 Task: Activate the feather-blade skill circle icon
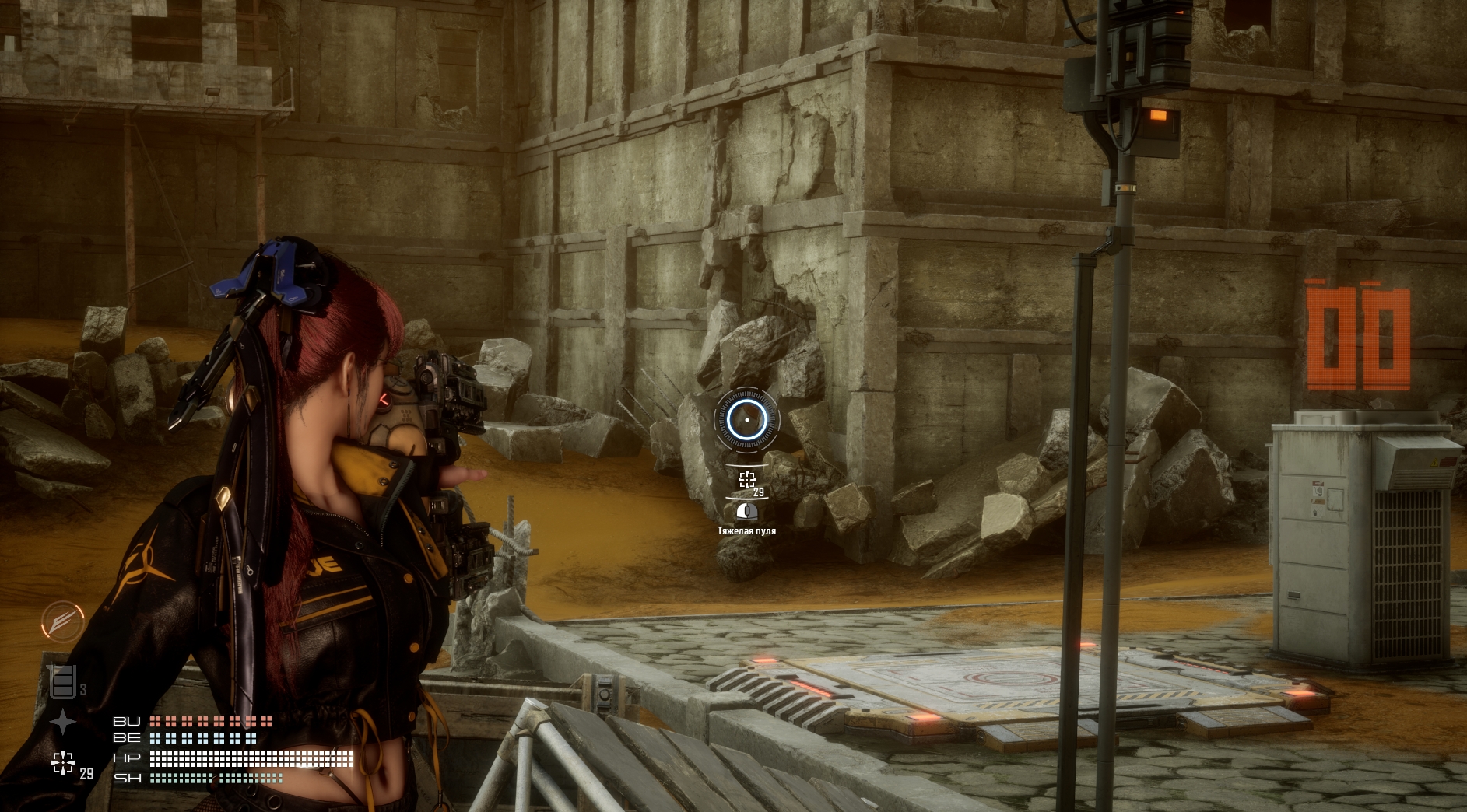tap(62, 621)
